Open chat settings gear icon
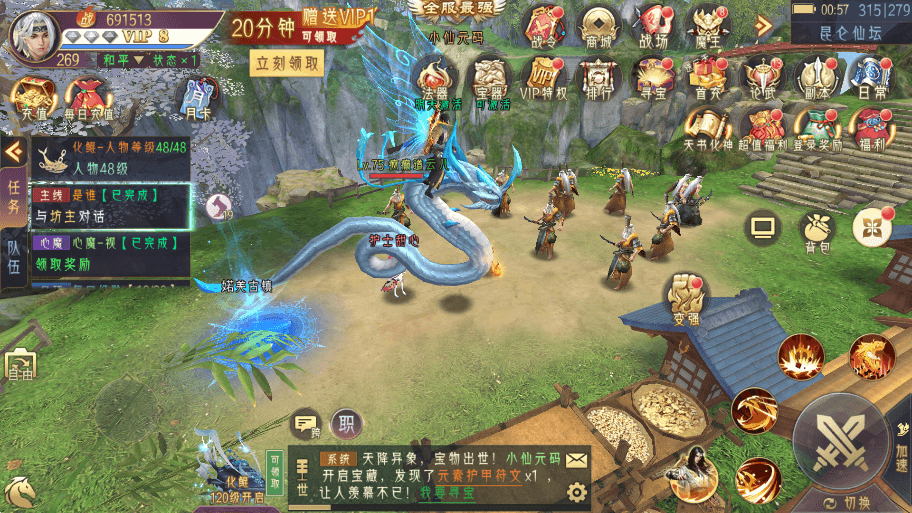Image resolution: width=912 pixels, height=513 pixels. point(576,492)
